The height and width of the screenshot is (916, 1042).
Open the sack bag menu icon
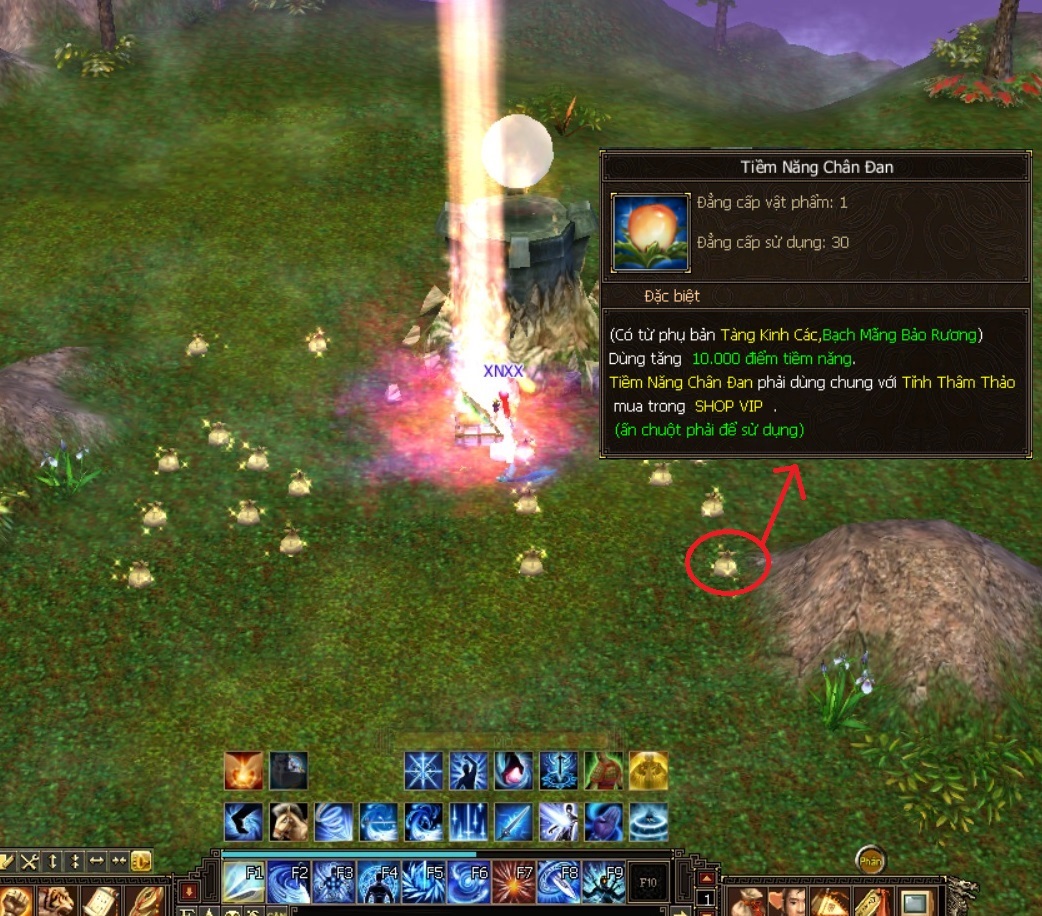[749, 901]
